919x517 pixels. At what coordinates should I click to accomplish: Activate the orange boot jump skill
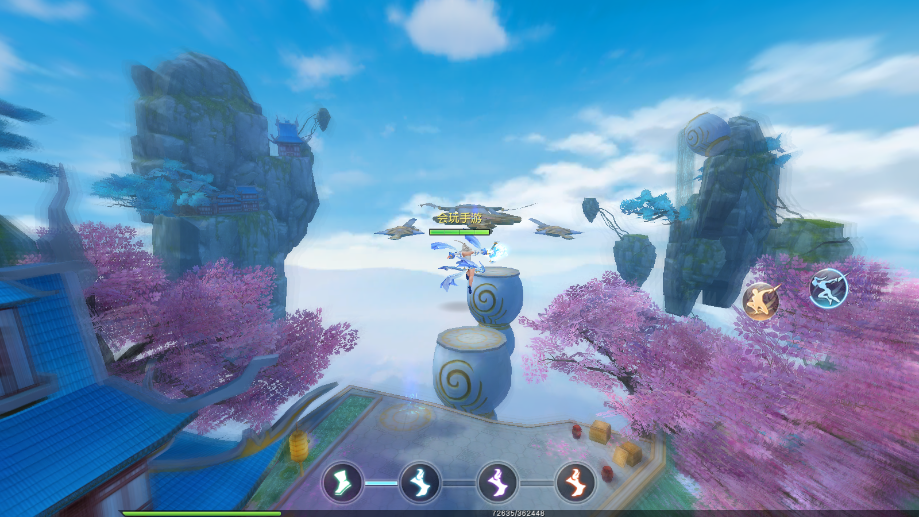(575, 482)
